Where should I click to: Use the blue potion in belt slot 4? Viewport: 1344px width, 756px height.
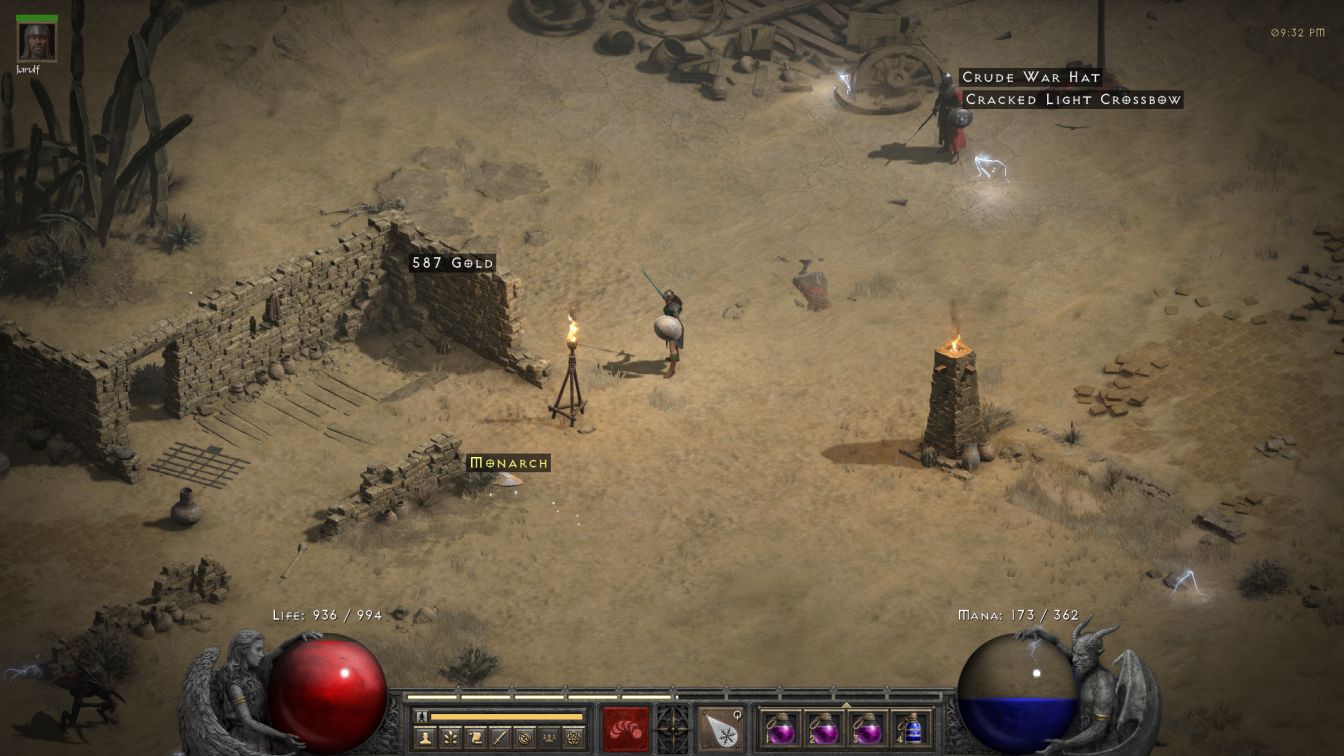point(912,728)
